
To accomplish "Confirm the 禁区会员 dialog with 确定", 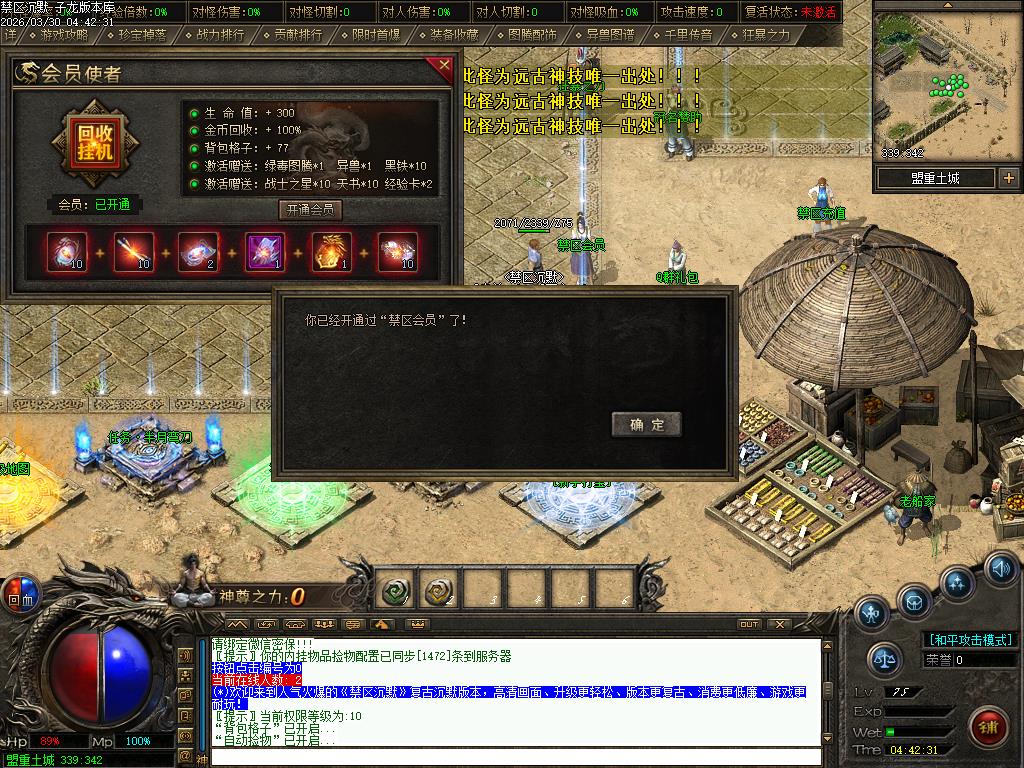I will point(646,424).
